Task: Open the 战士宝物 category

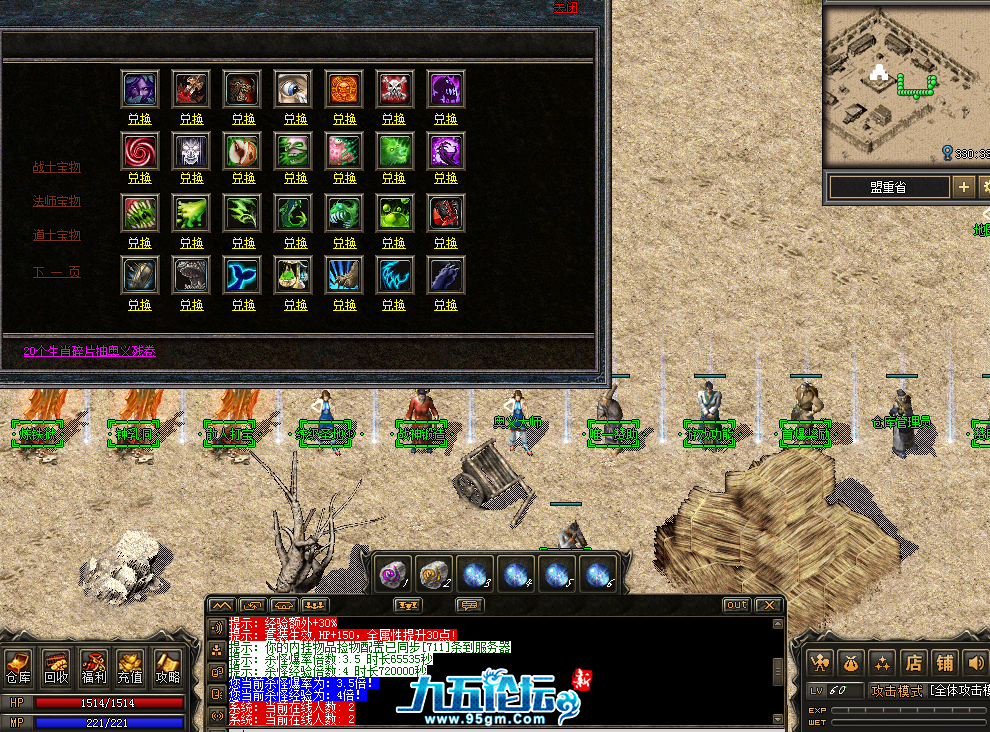Action: [x=56, y=167]
